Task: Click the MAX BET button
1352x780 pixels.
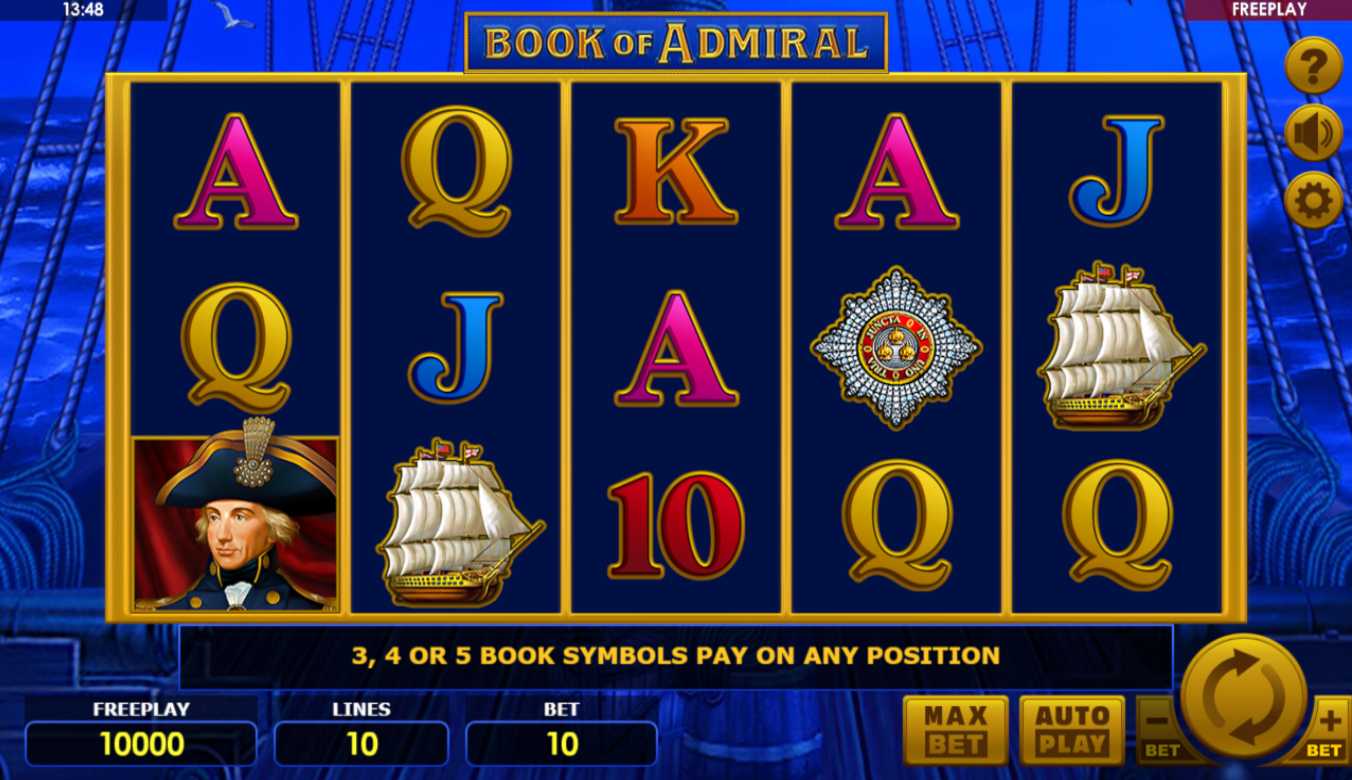Action: [x=955, y=730]
